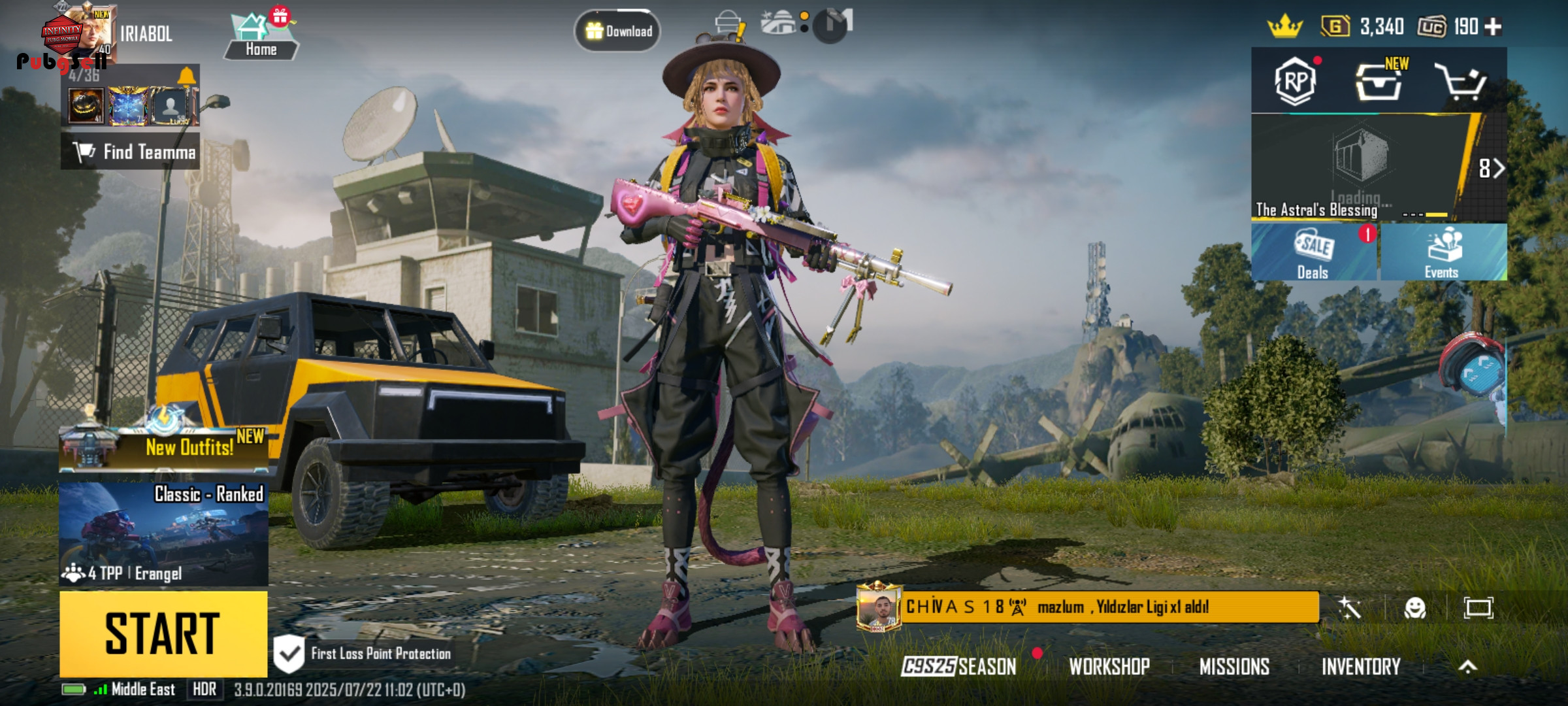Open the New Outfits banner

coord(163,447)
